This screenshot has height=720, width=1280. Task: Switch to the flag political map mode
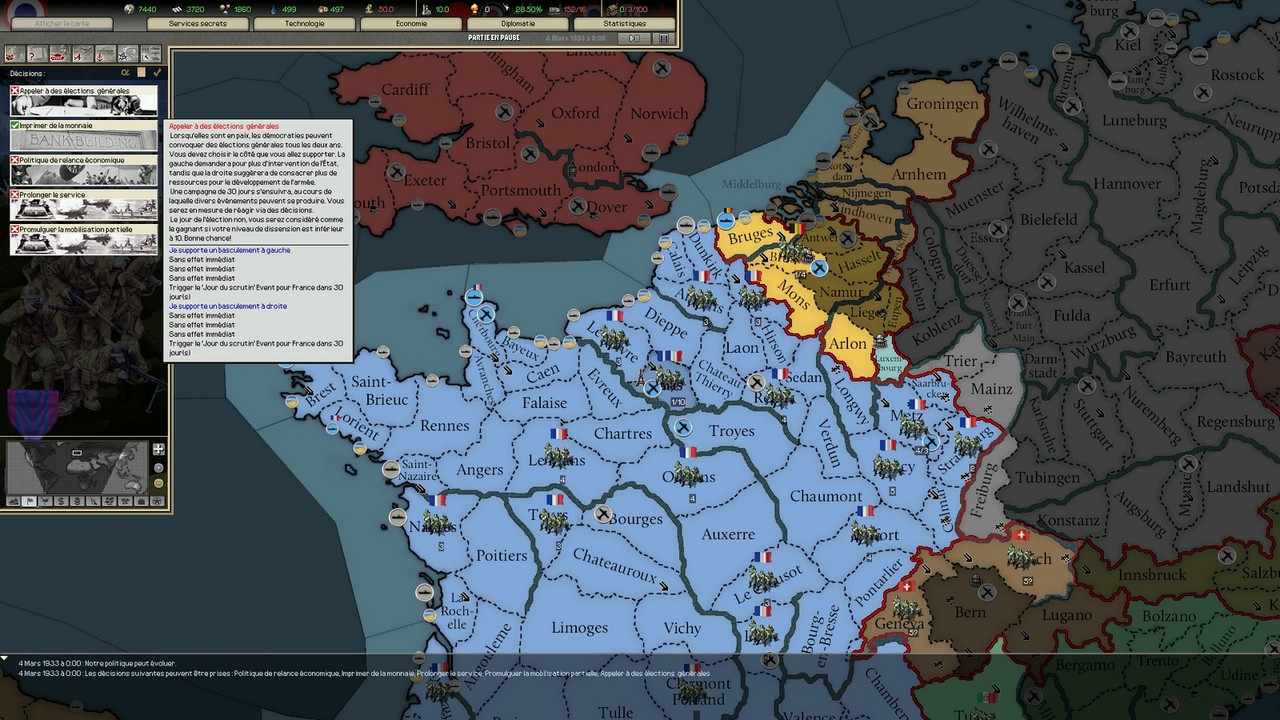tap(30, 501)
